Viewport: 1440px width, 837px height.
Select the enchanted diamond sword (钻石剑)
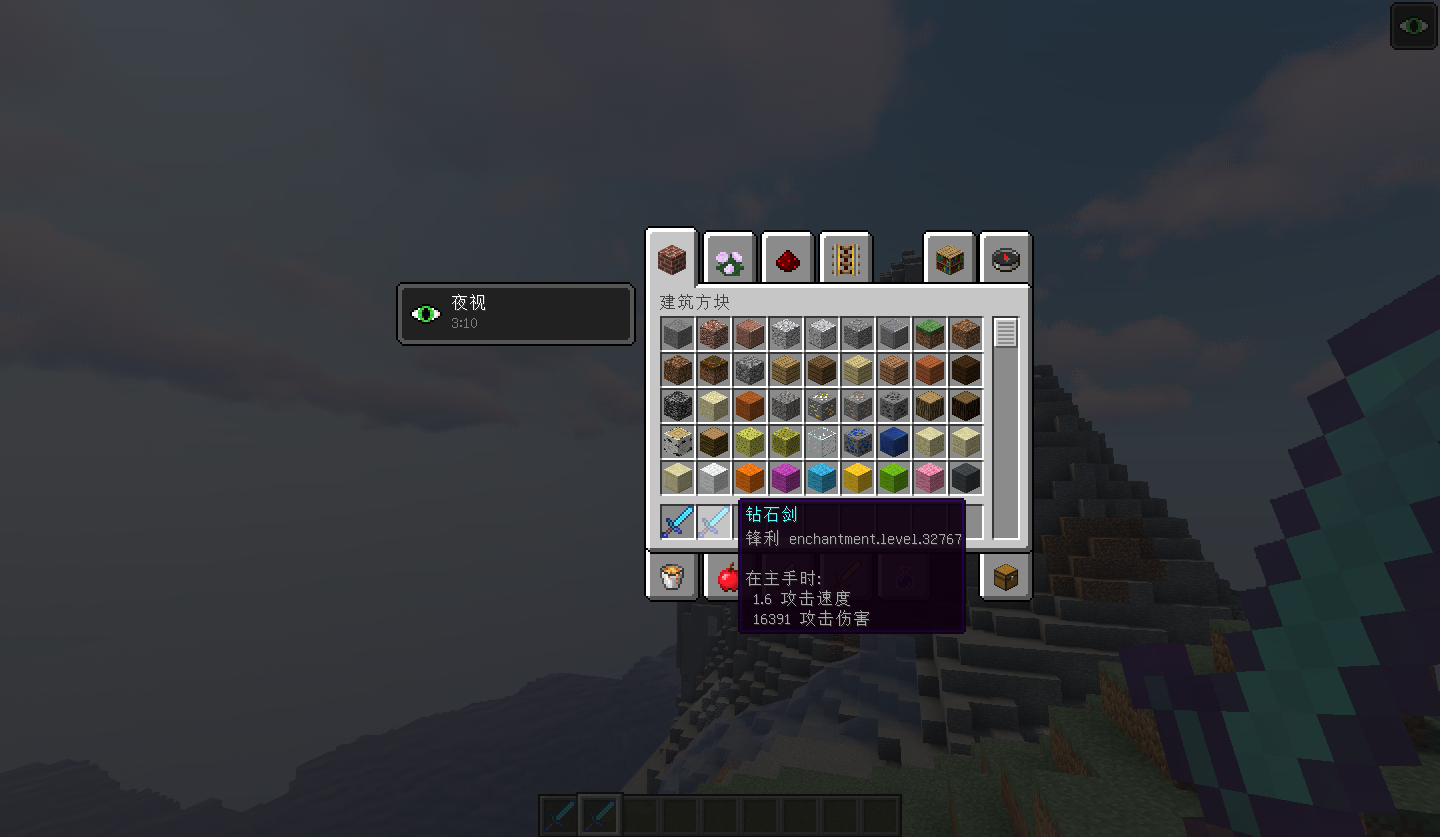coord(676,521)
